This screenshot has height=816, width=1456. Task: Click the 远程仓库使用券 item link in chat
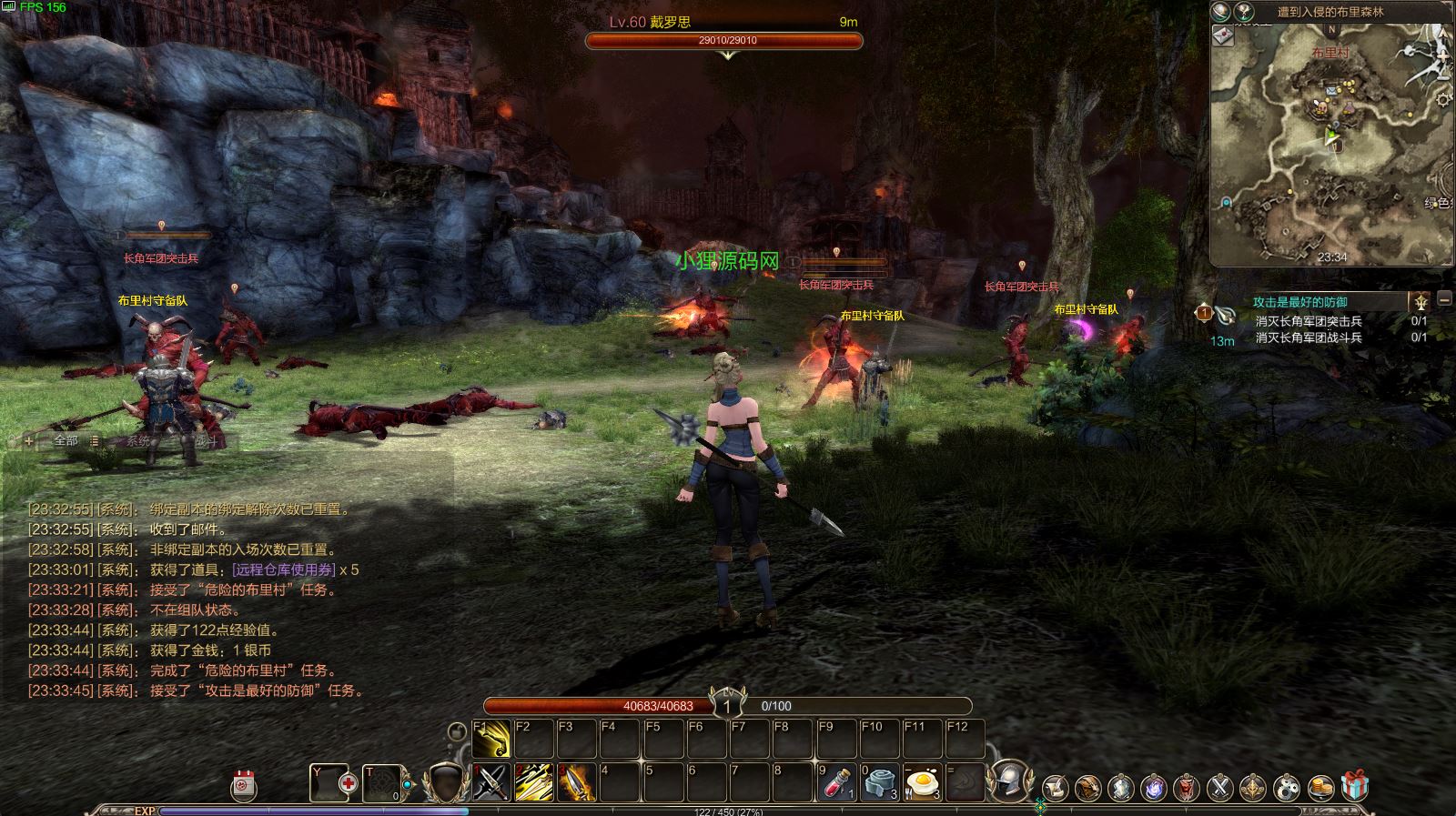pos(284,570)
